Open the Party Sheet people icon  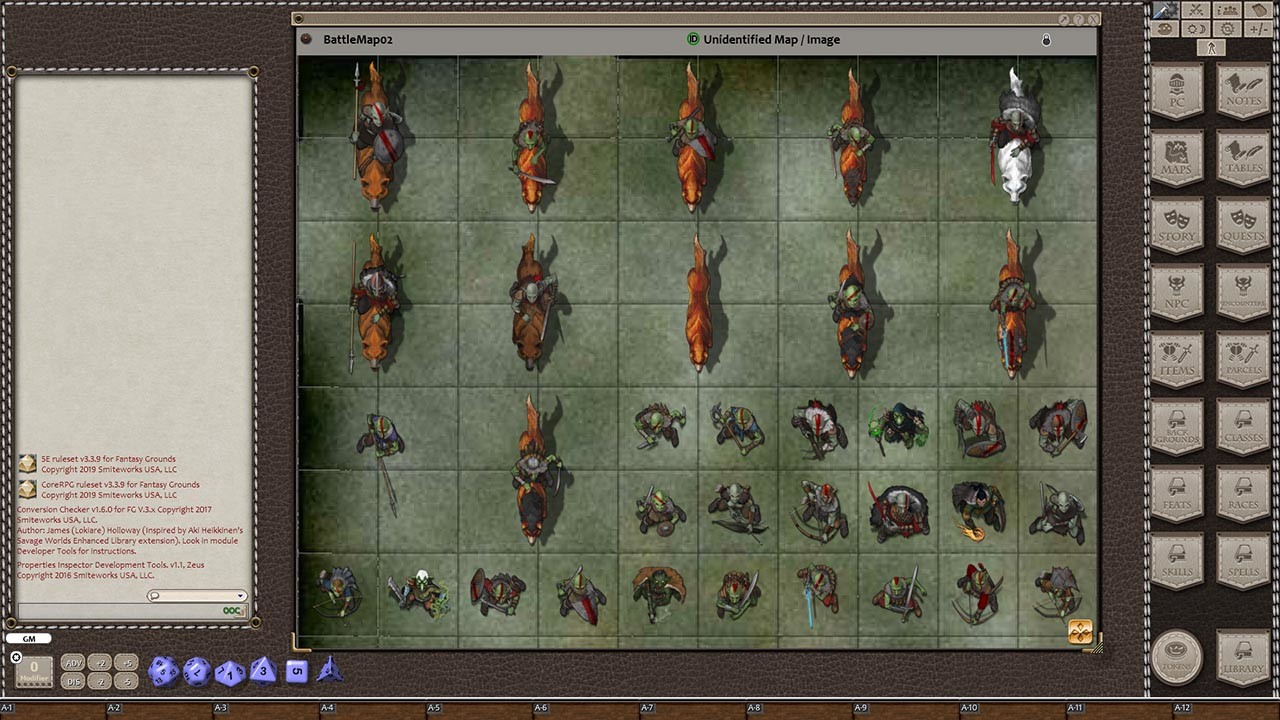[x=1226, y=9]
